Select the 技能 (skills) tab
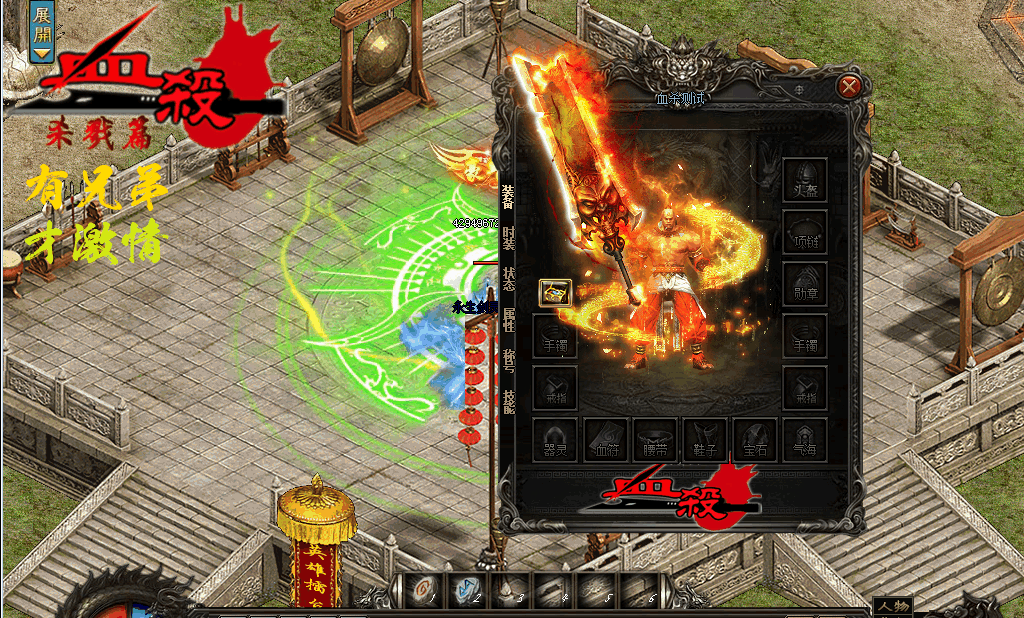 click(509, 400)
